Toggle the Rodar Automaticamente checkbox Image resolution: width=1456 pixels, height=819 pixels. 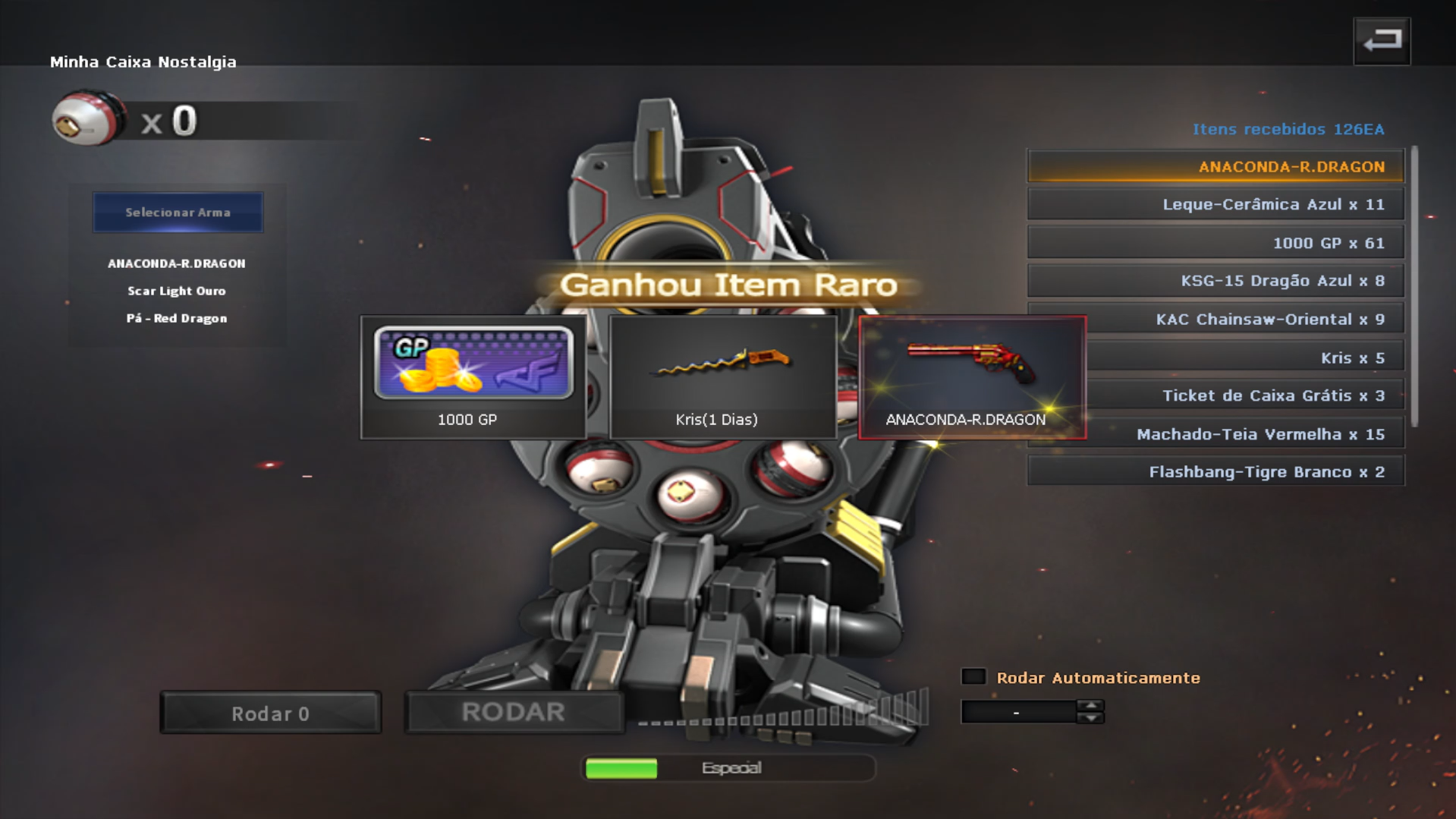coord(973,676)
